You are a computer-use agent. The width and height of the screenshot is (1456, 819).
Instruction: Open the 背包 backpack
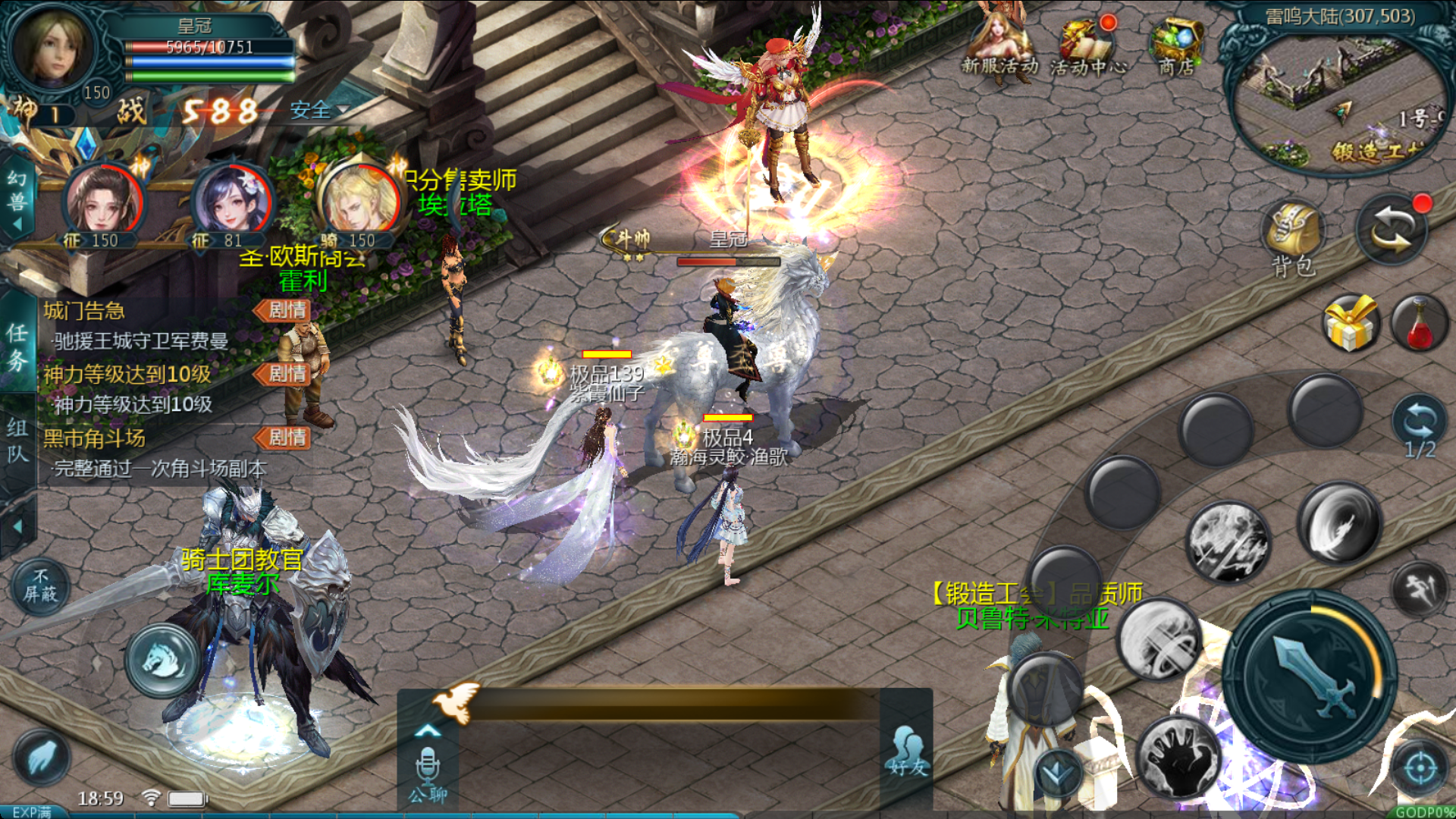tap(1293, 235)
